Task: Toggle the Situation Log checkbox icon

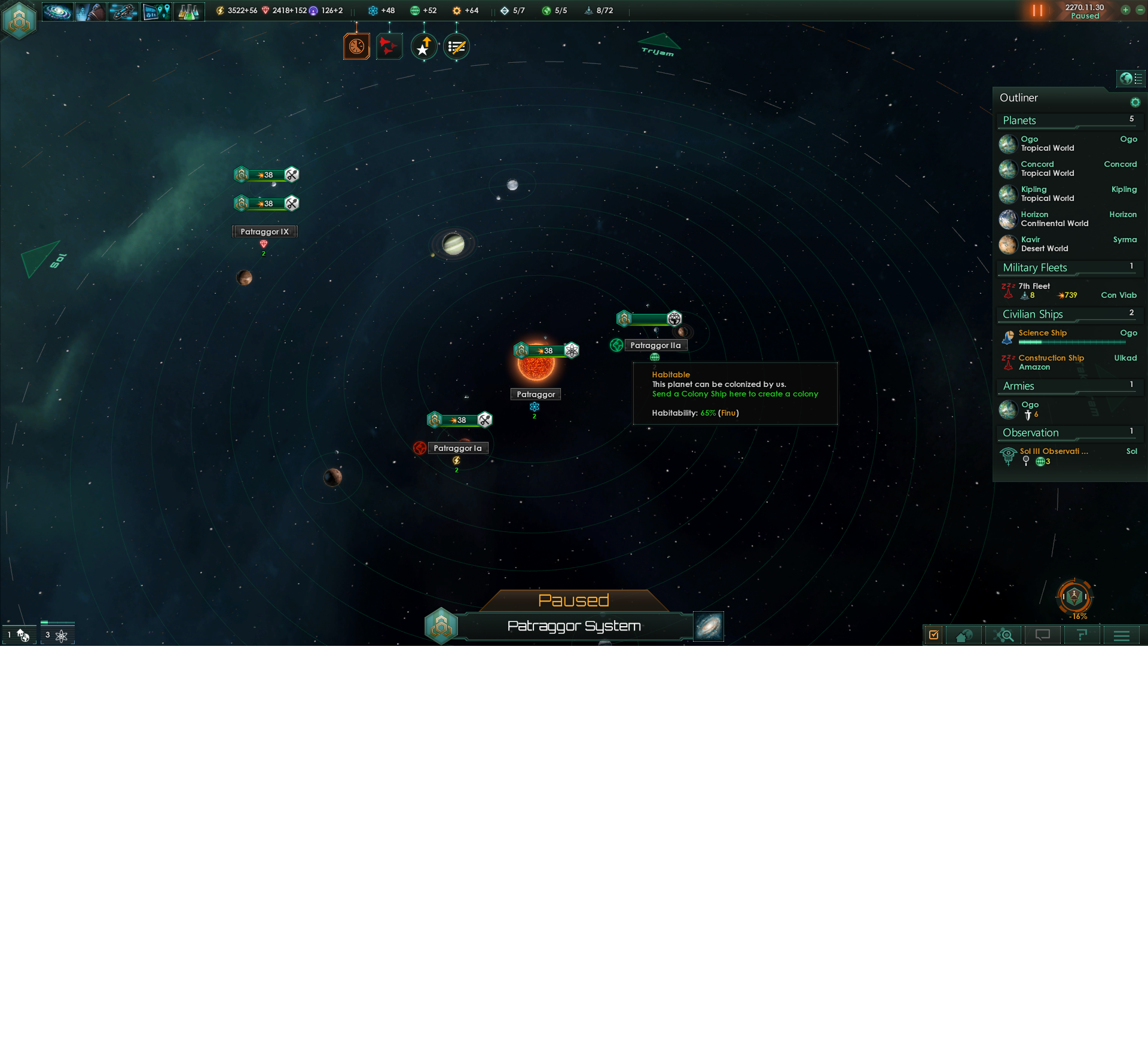Action: pyautogui.click(x=935, y=635)
